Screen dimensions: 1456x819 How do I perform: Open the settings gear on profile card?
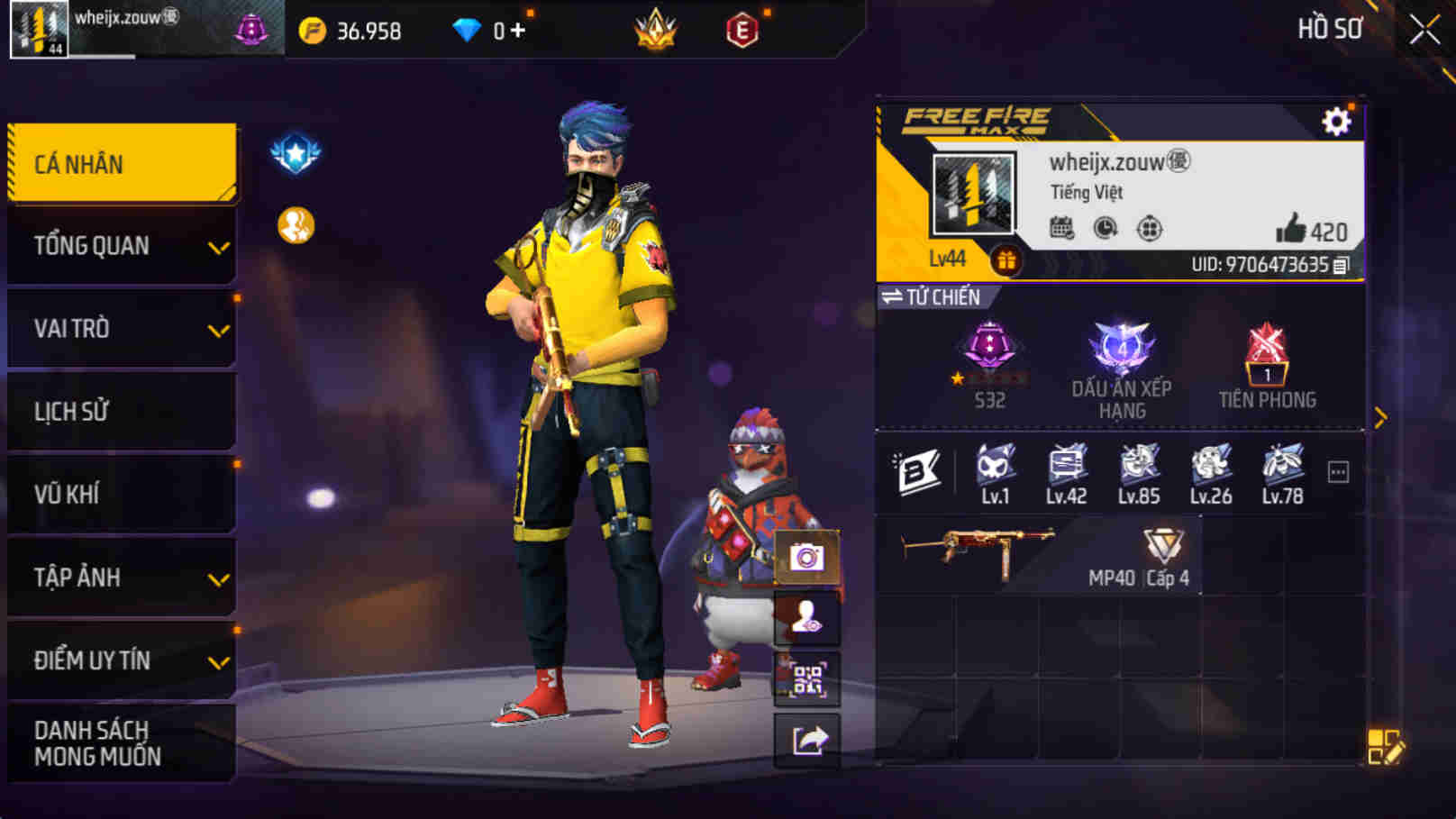(1338, 118)
